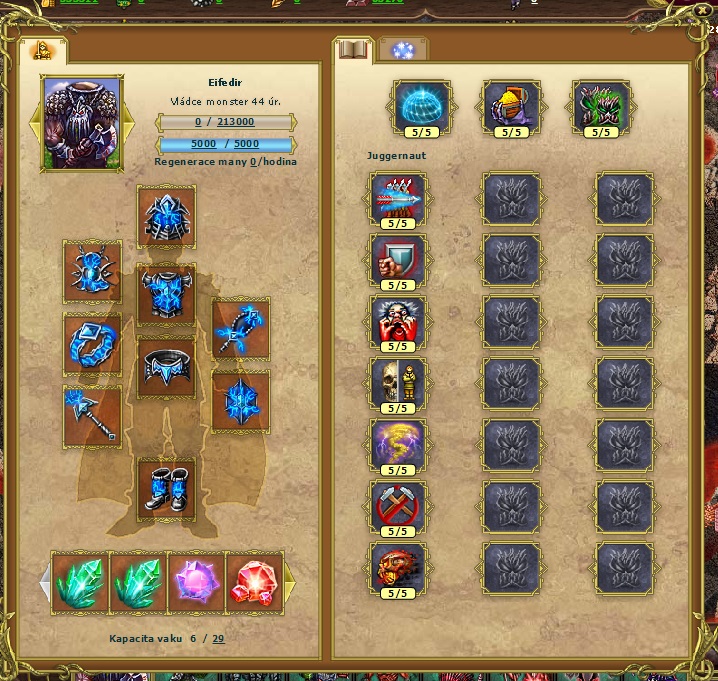Switch to the blue crystal tab
Screen dimensions: 718x681
404,51
